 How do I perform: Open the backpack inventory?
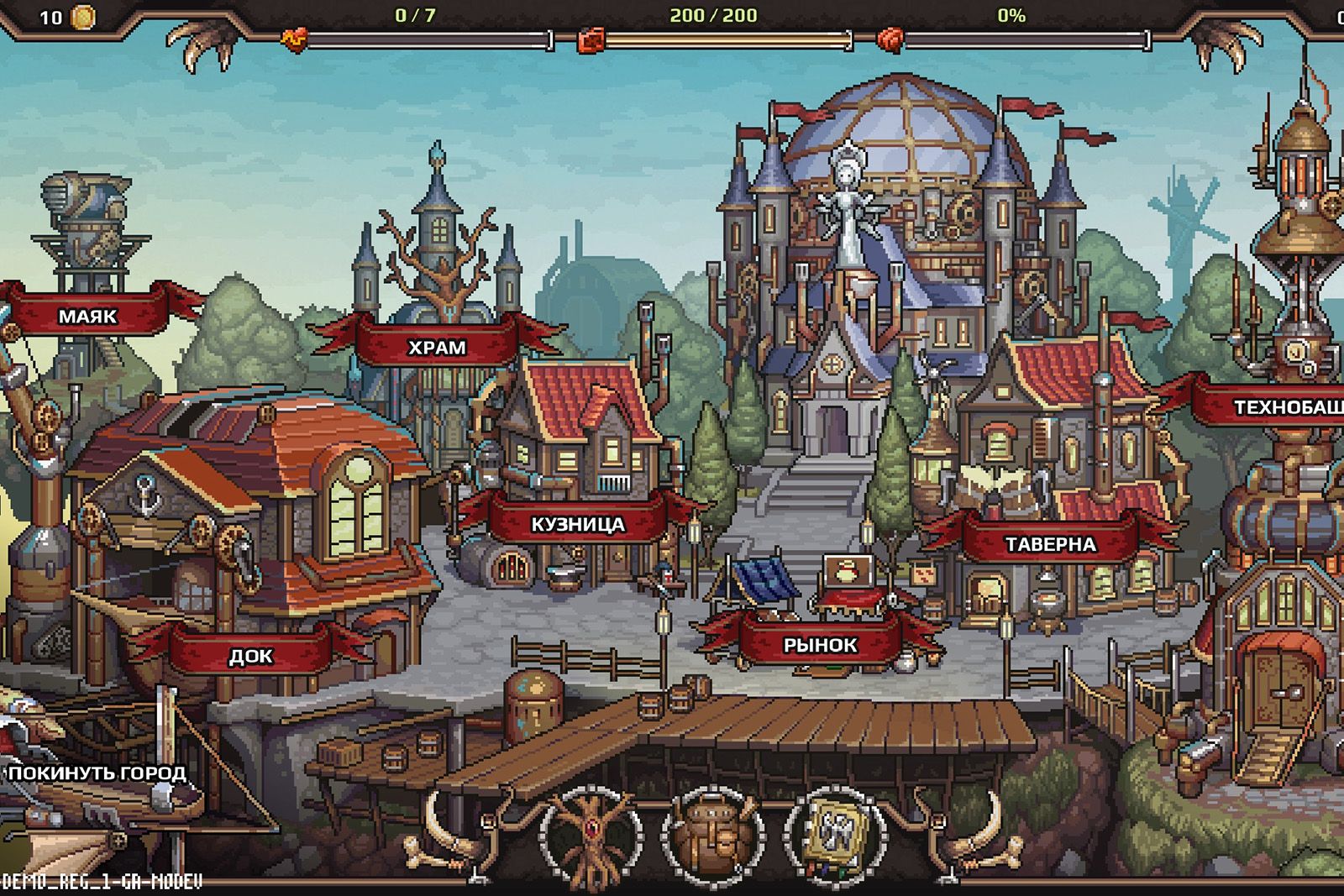pos(714,836)
